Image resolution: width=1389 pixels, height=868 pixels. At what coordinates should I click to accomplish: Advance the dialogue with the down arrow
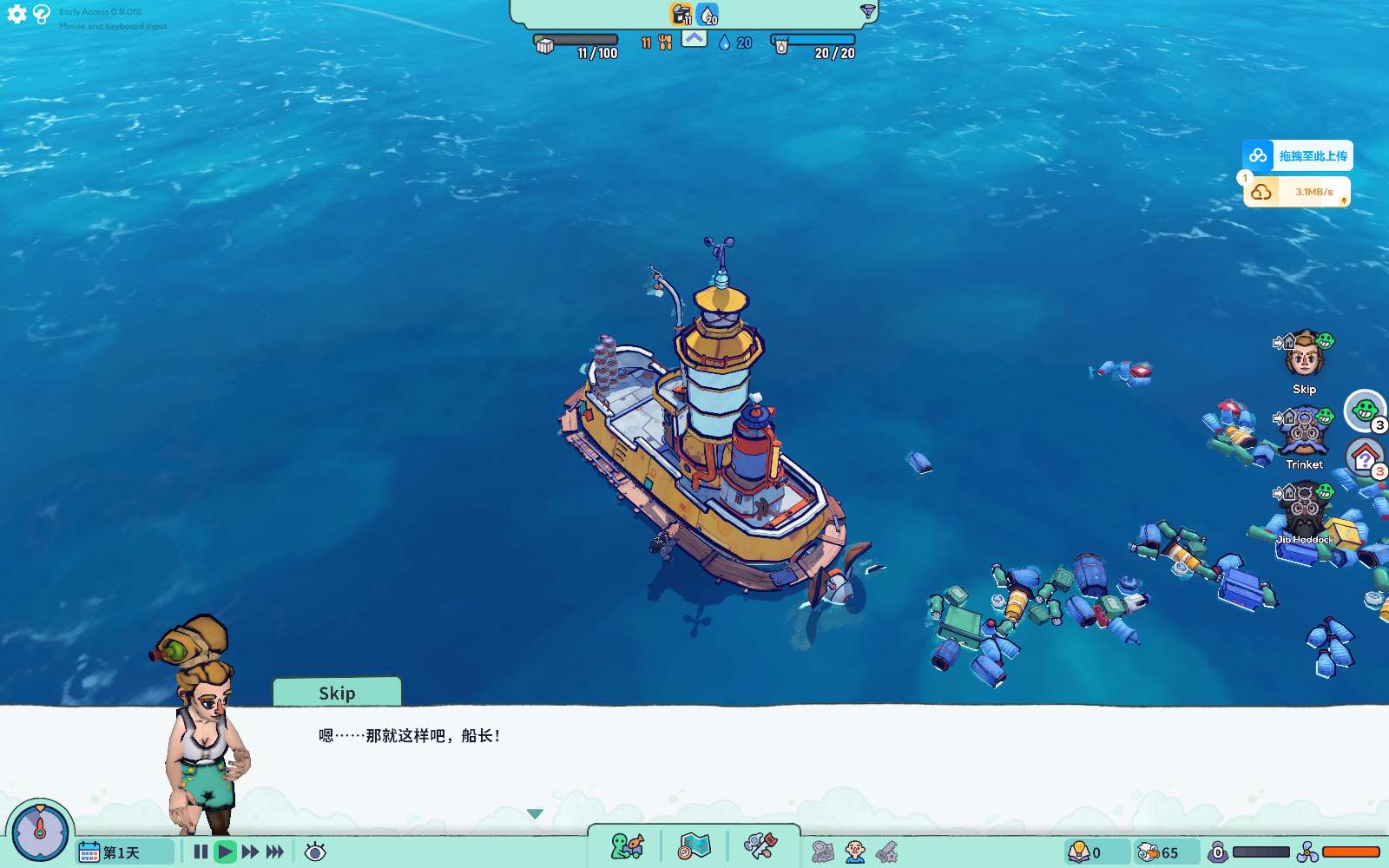coord(535,813)
